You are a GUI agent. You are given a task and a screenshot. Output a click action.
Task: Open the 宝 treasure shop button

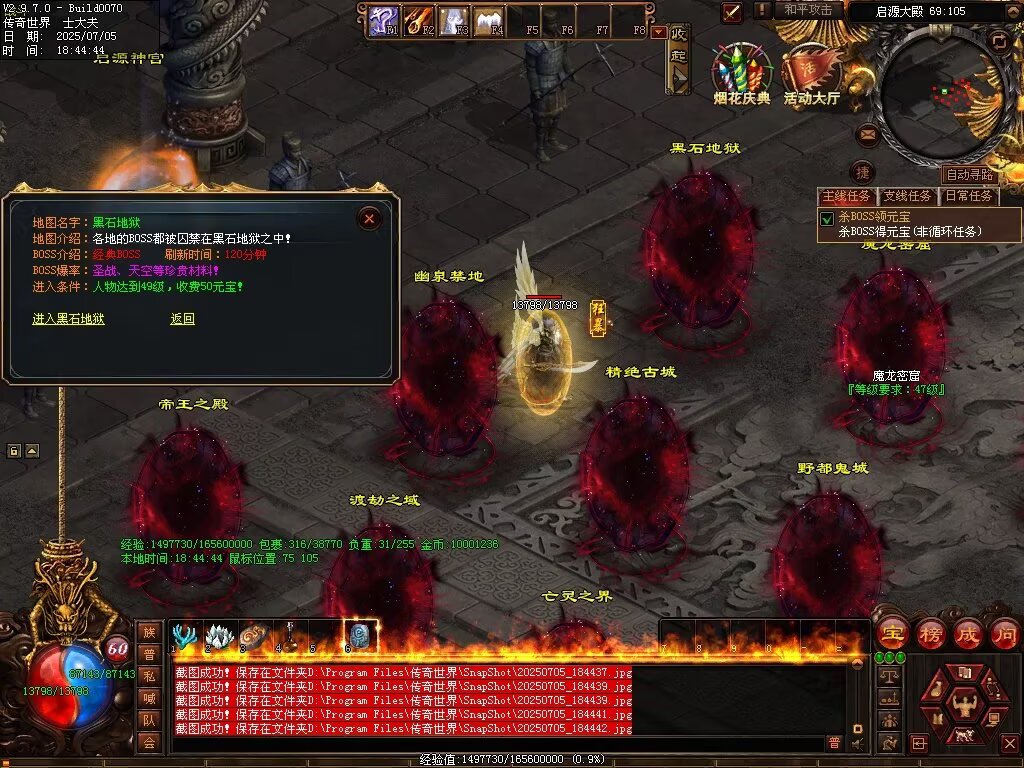point(890,634)
